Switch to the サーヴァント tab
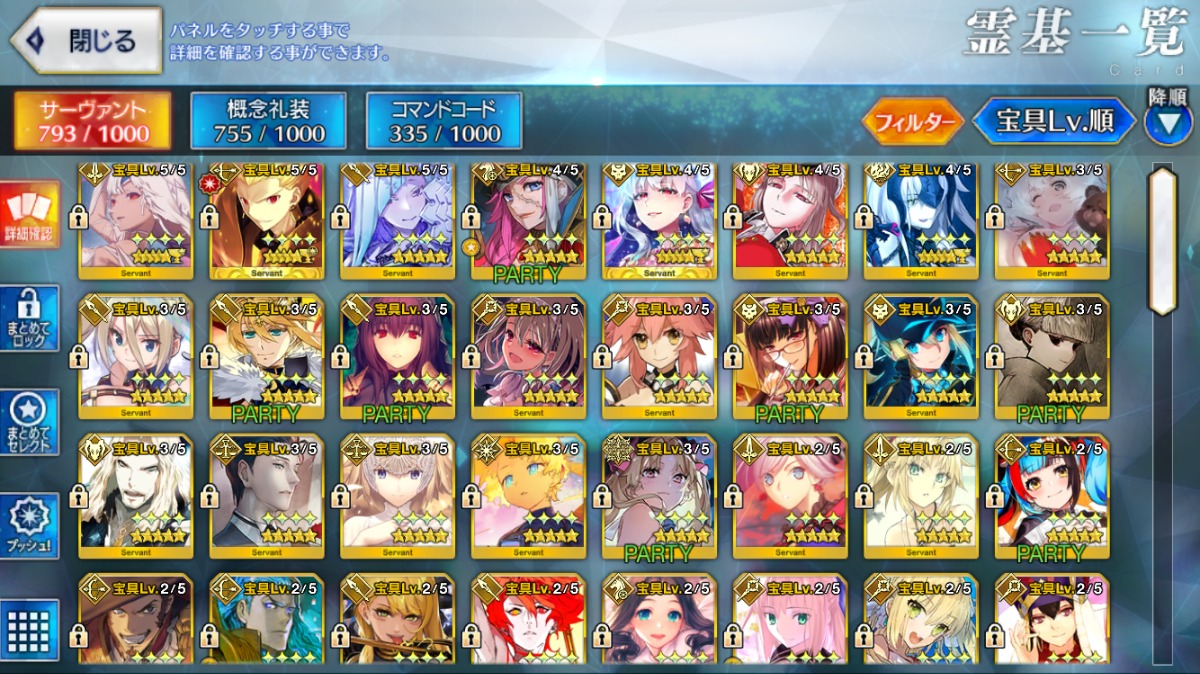The width and height of the screenshot is (1200, 674). pos(93,121)
